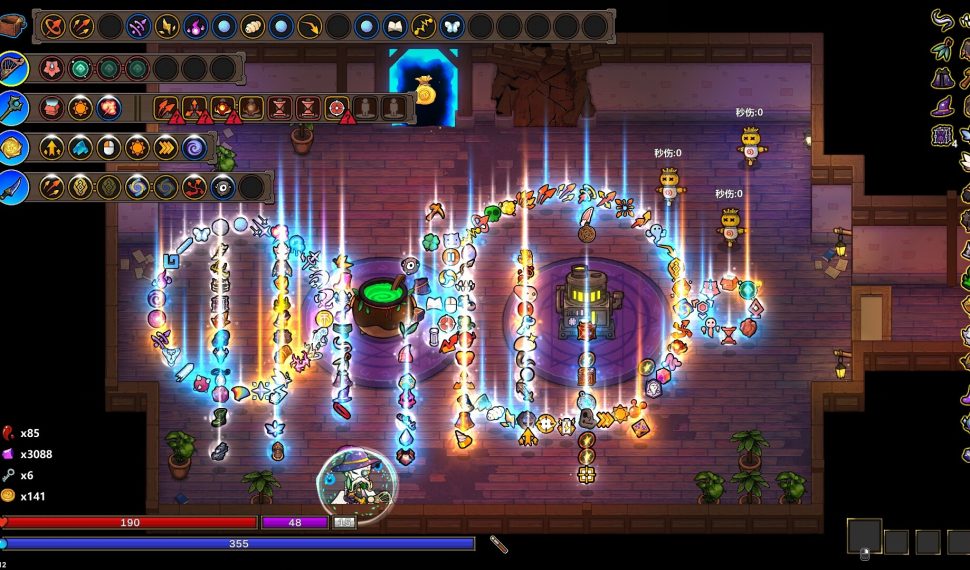Select the green-orb staff weapon
The image size is (970, 570).
coord(13,106)
